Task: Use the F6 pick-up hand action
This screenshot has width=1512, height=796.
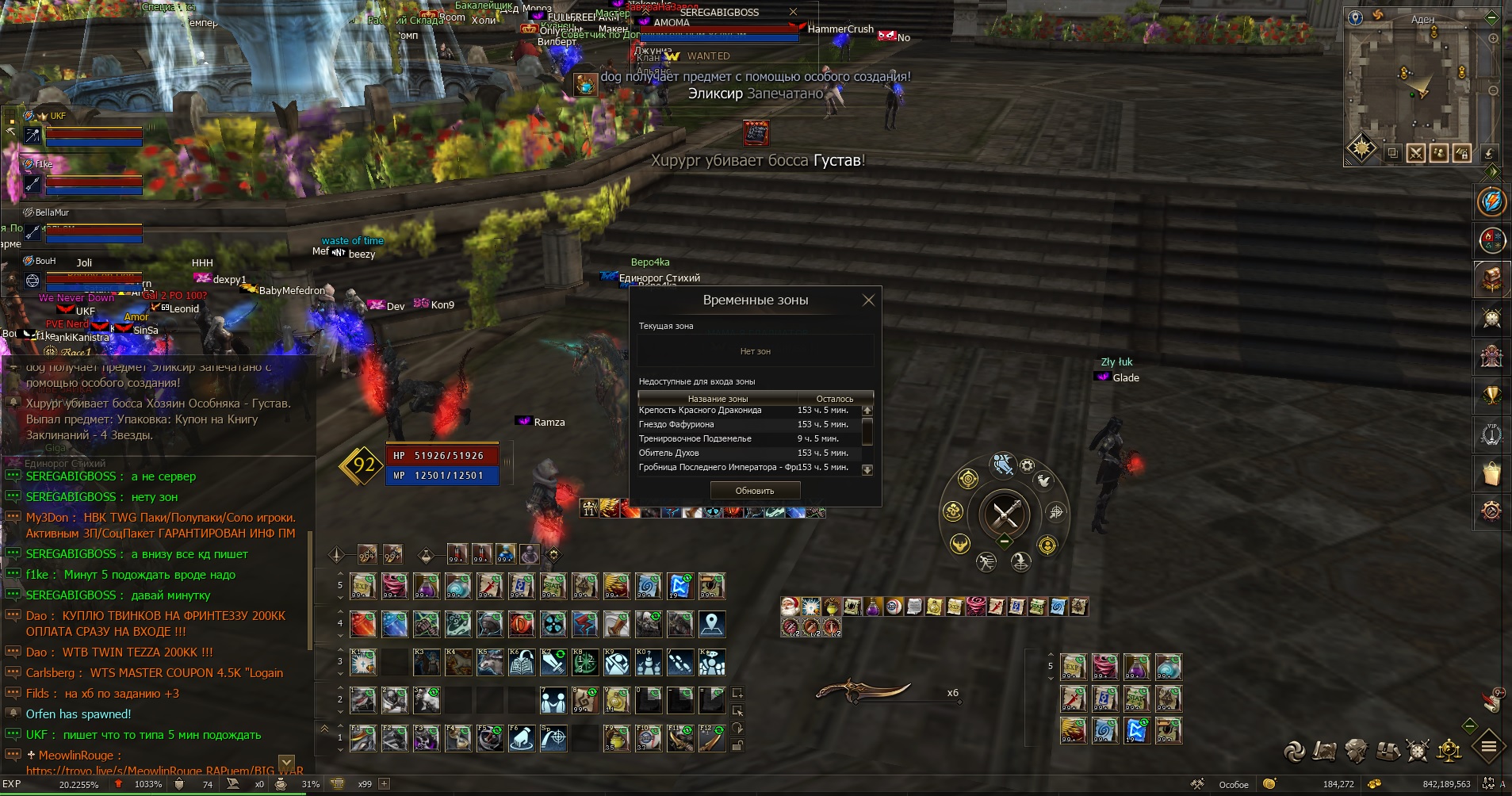Action: pos(522,738)
